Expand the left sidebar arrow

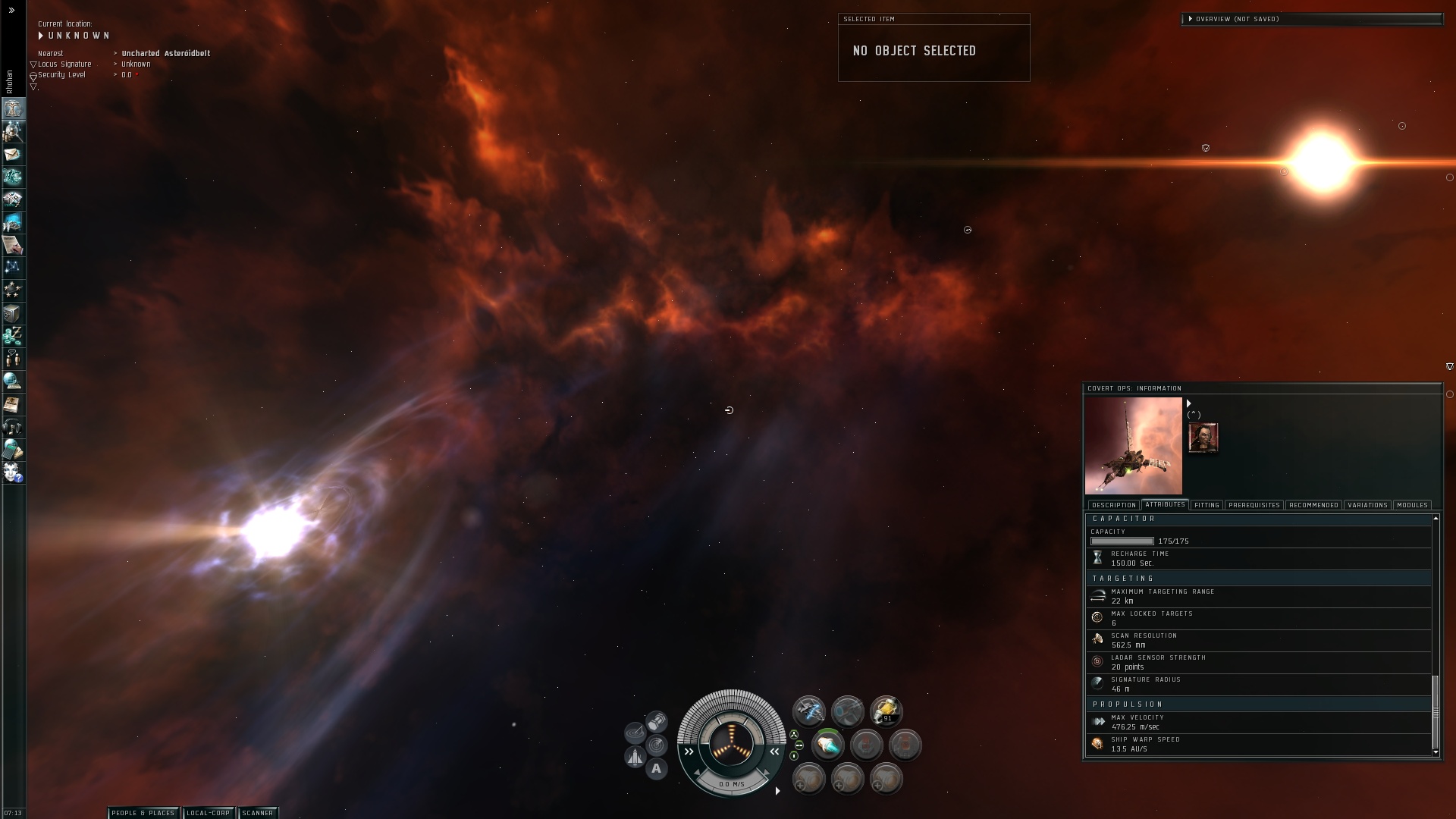click(x=11, y=11)
